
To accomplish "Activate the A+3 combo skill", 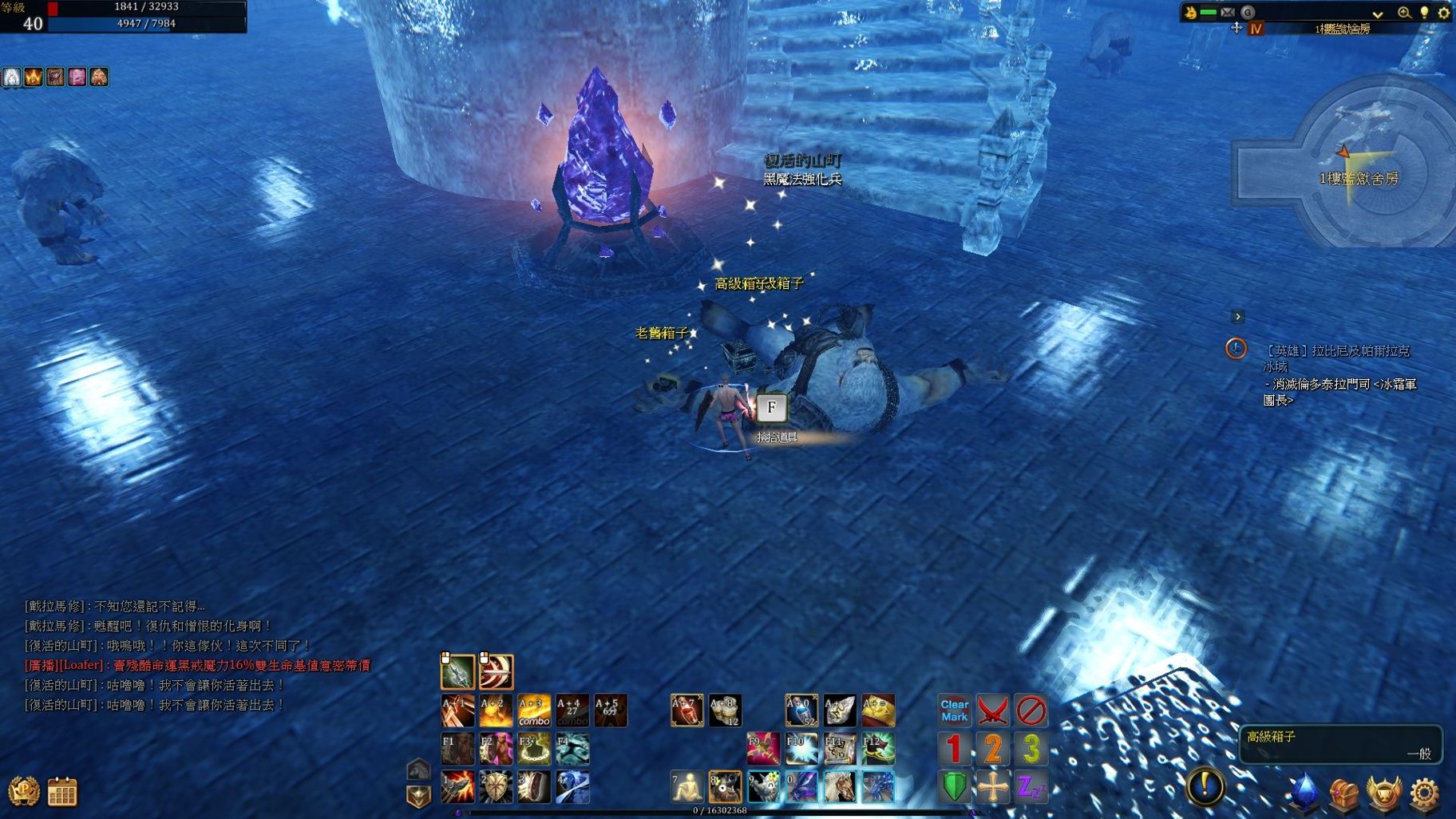I will [534, 710].
